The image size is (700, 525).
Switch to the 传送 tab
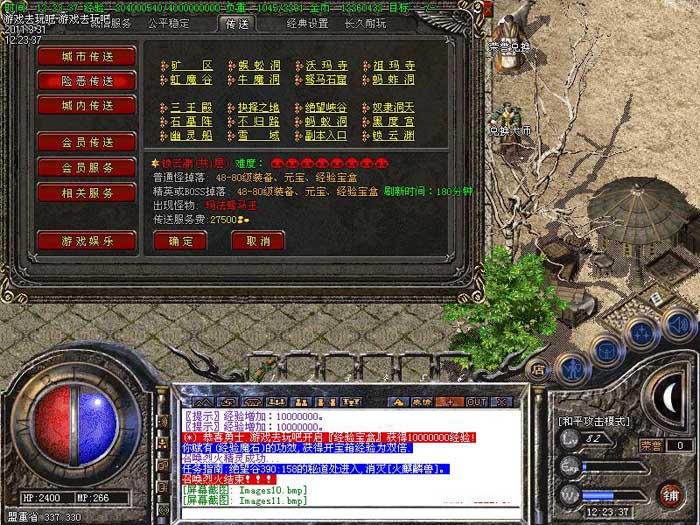pos(236,23)
